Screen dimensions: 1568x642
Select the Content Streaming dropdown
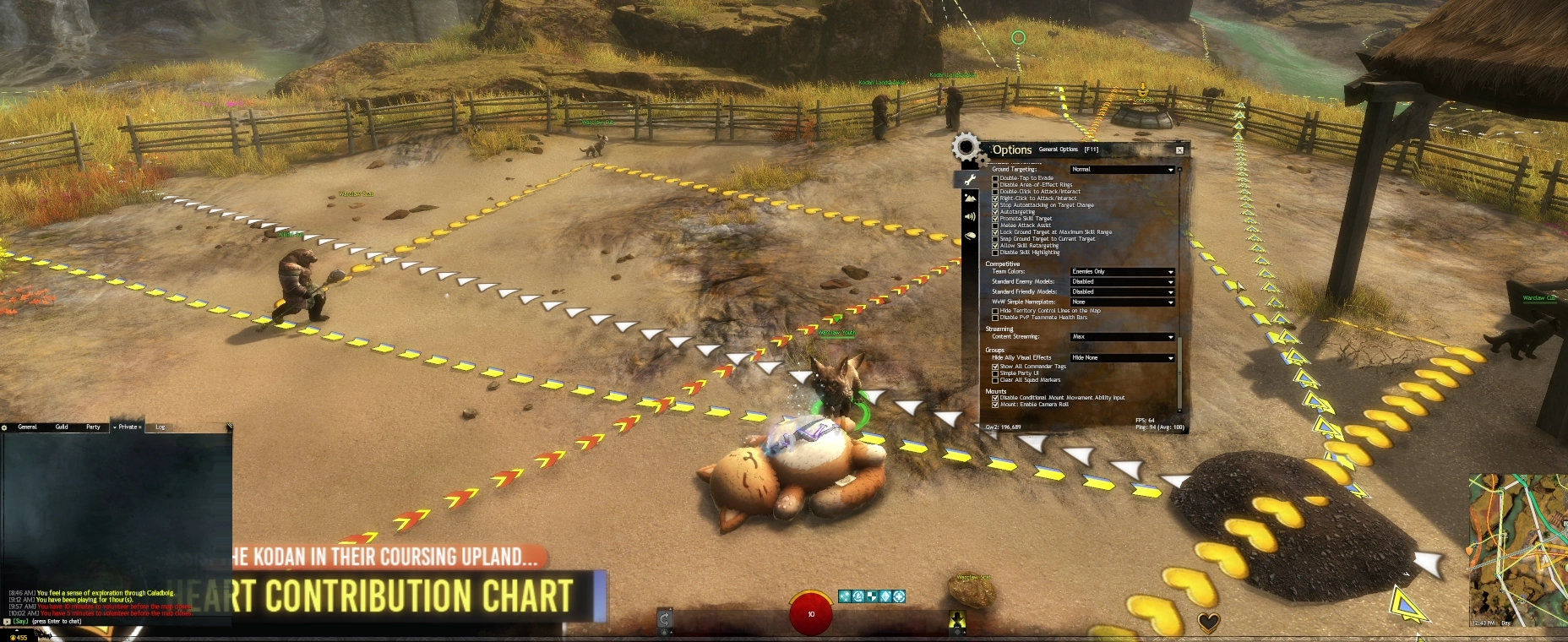tap(1122, 337)
